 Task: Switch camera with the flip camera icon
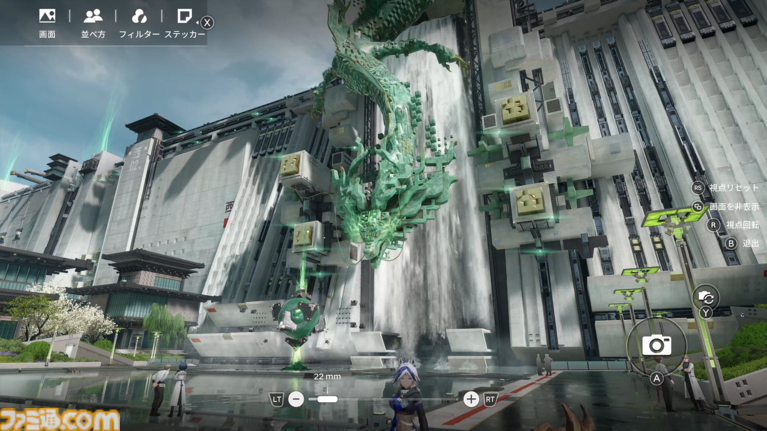pos(707,296)
